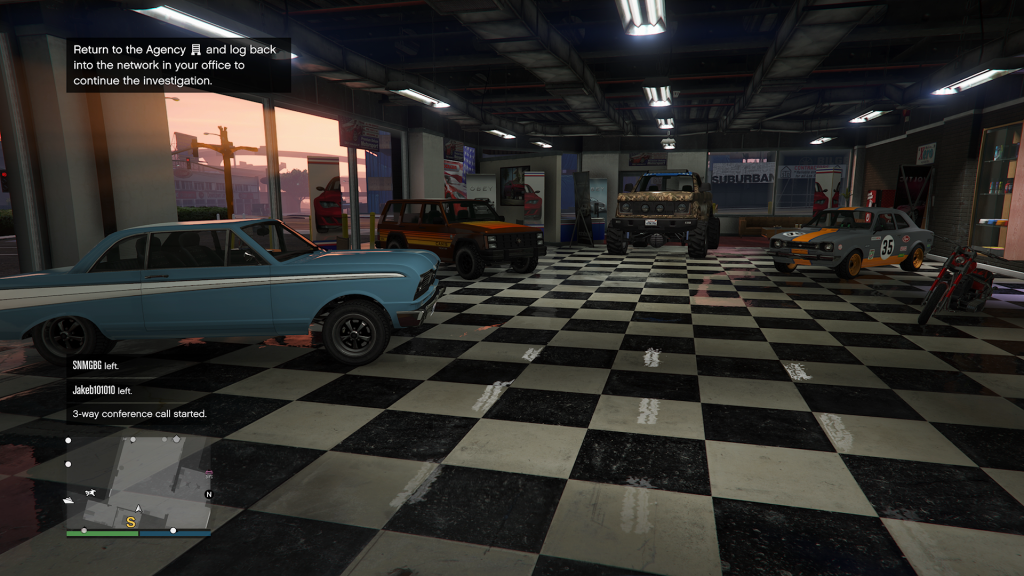Select the white player arrow on minimap
This screenshot has width=1024, height=576.
[138, 510]
